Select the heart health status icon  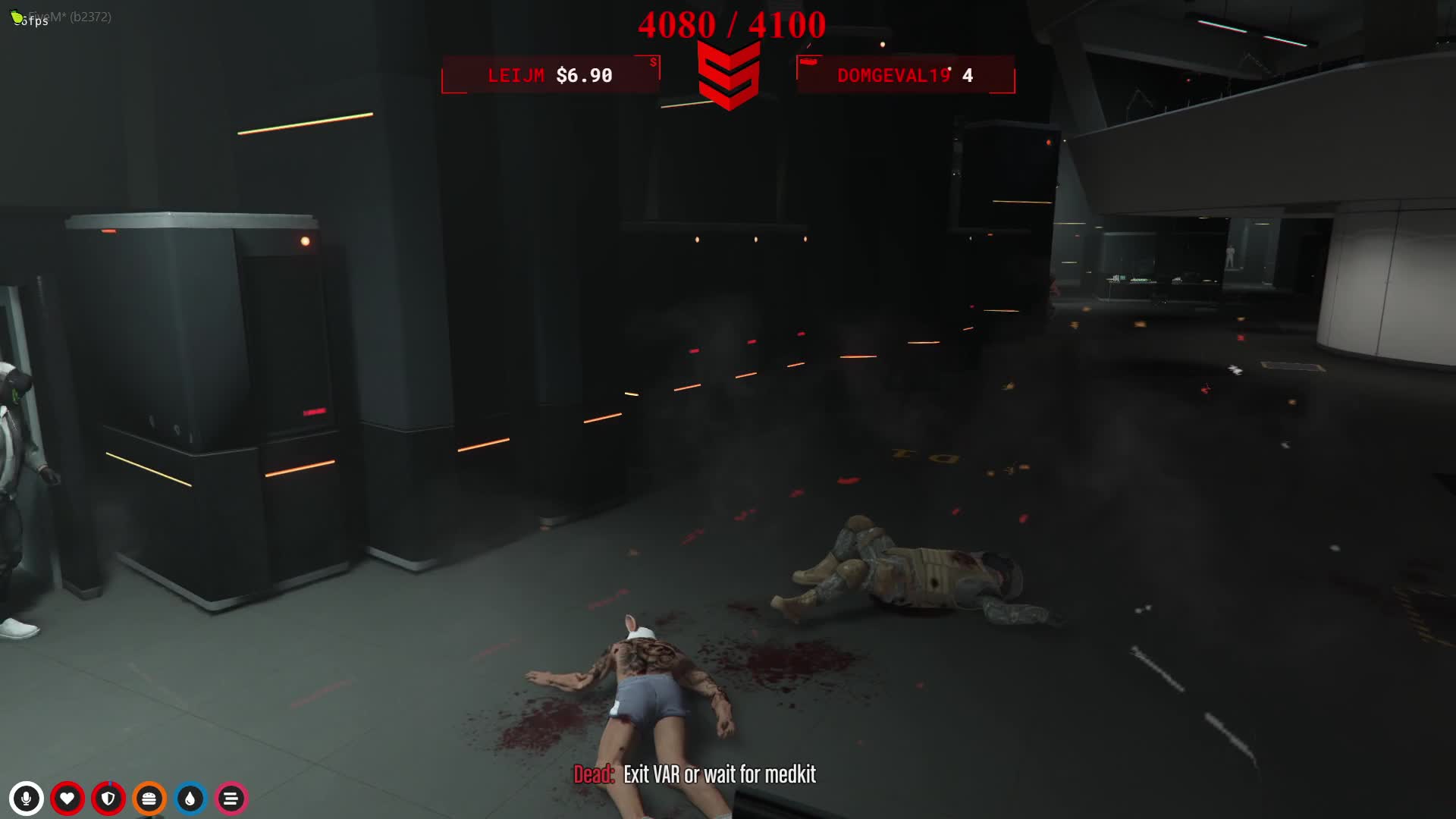tap(67, 799)
